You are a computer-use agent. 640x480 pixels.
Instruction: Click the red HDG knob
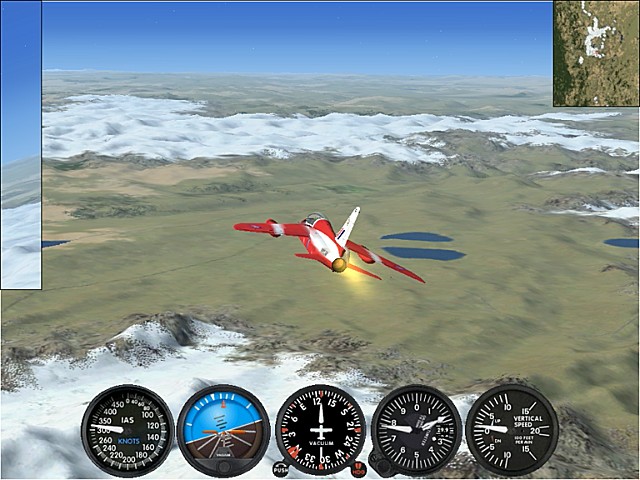[358, 468]
